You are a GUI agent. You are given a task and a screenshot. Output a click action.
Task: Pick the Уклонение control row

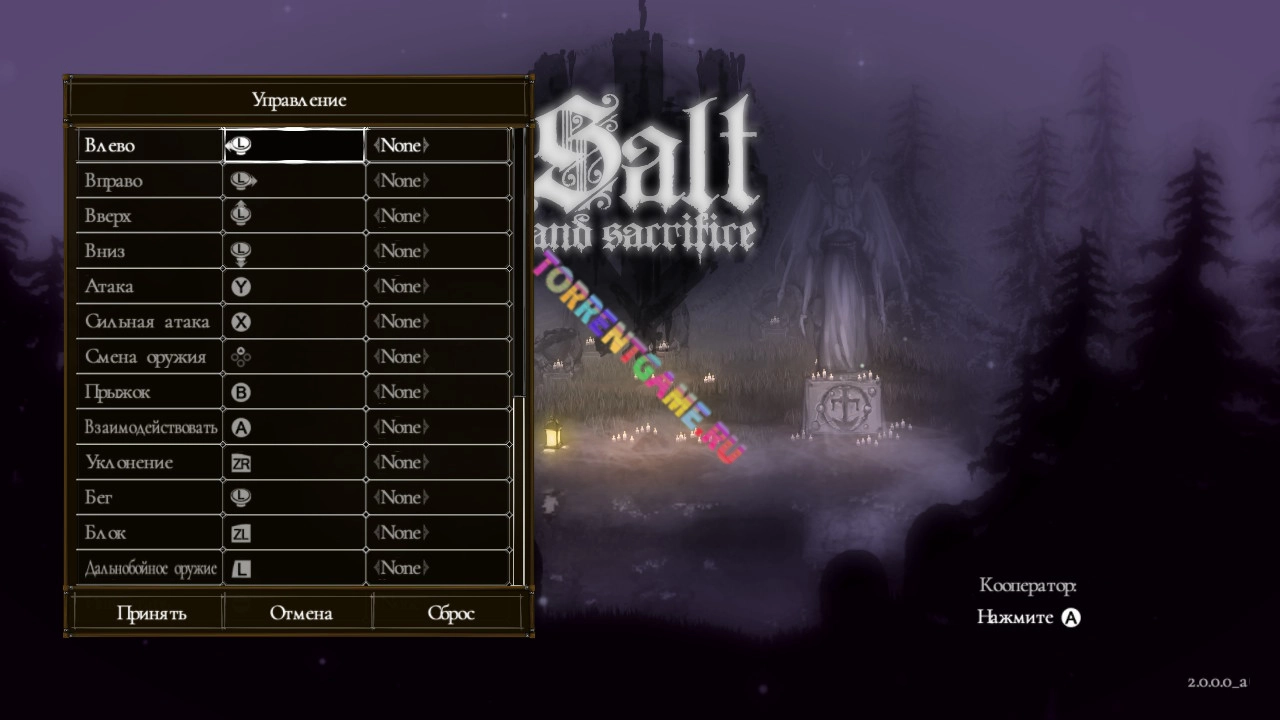tap(150, 462)
